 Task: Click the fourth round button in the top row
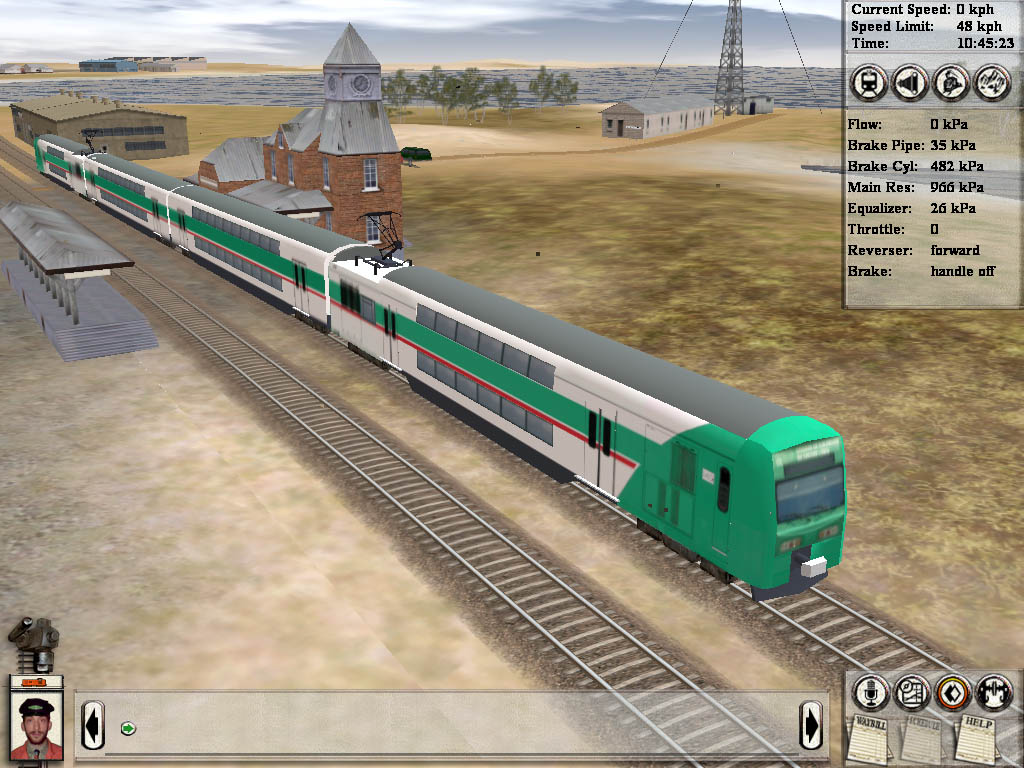click(x=992, y=83)
